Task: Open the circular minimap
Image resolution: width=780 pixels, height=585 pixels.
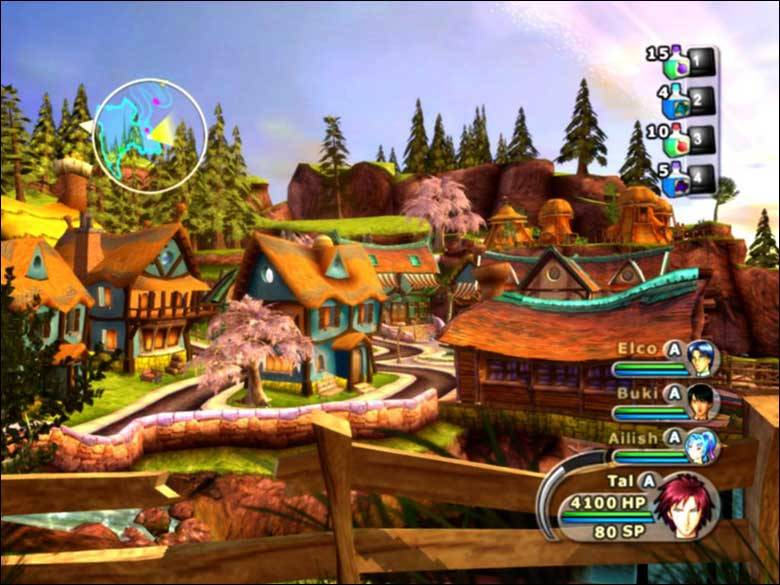Action: click(x=149, y=130)
